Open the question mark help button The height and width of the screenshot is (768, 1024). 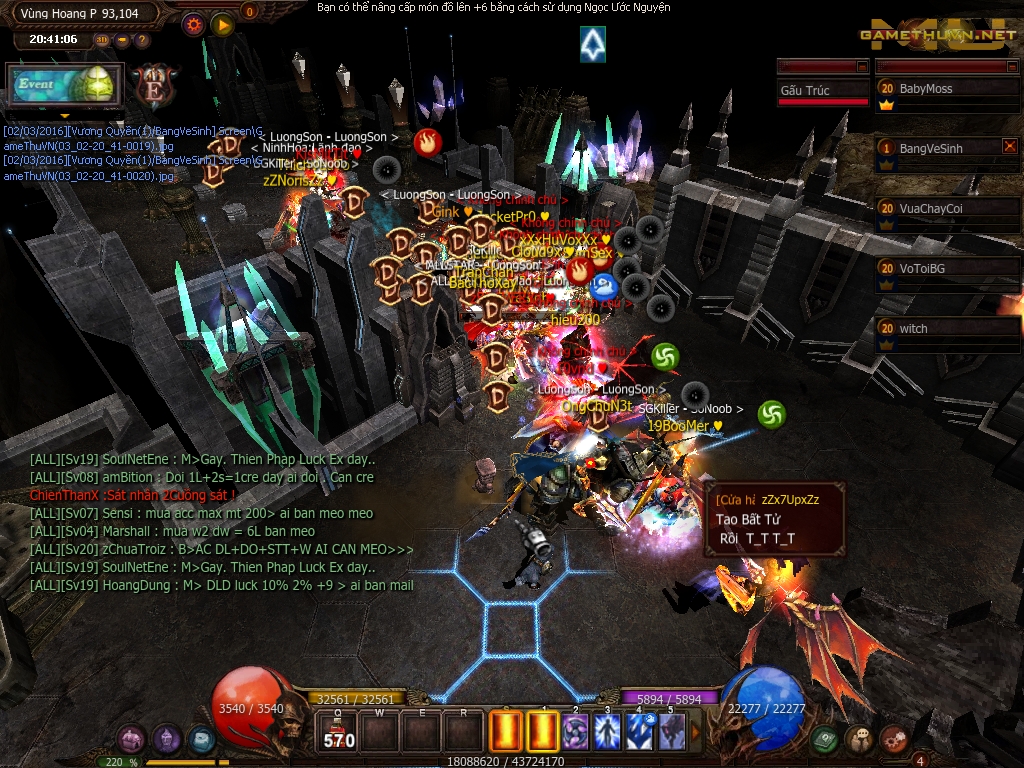142,40
